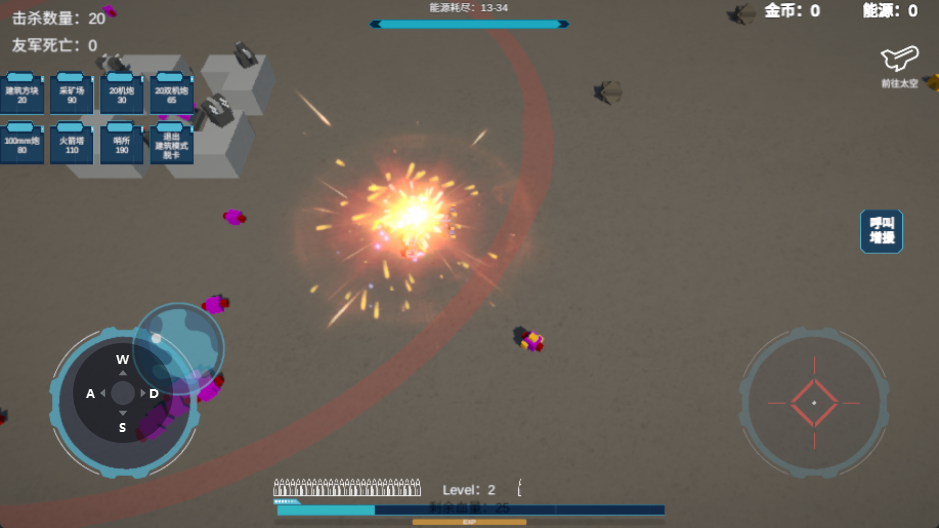Choose the 采矿场 mining building card
Image resolution: width=939 pixels, height=528 pixels.
tap(72, 94)
